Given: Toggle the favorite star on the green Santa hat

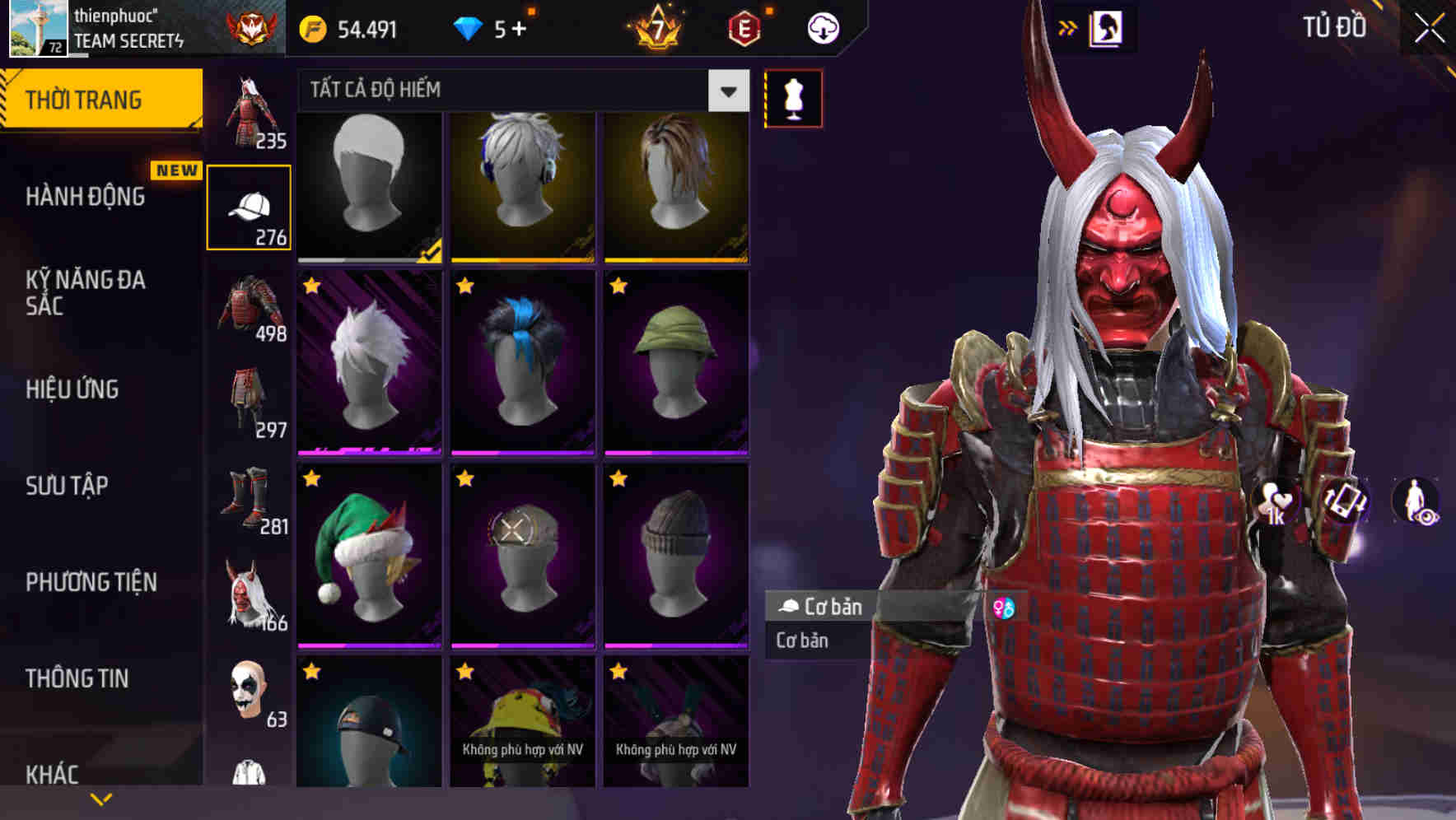Looking at the screenshot, I should tap(312, 477).
